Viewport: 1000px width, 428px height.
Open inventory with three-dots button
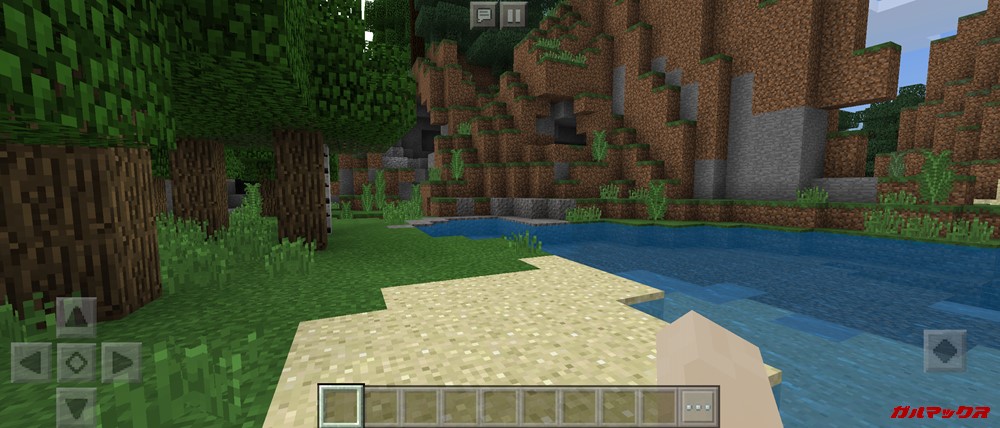699,406
